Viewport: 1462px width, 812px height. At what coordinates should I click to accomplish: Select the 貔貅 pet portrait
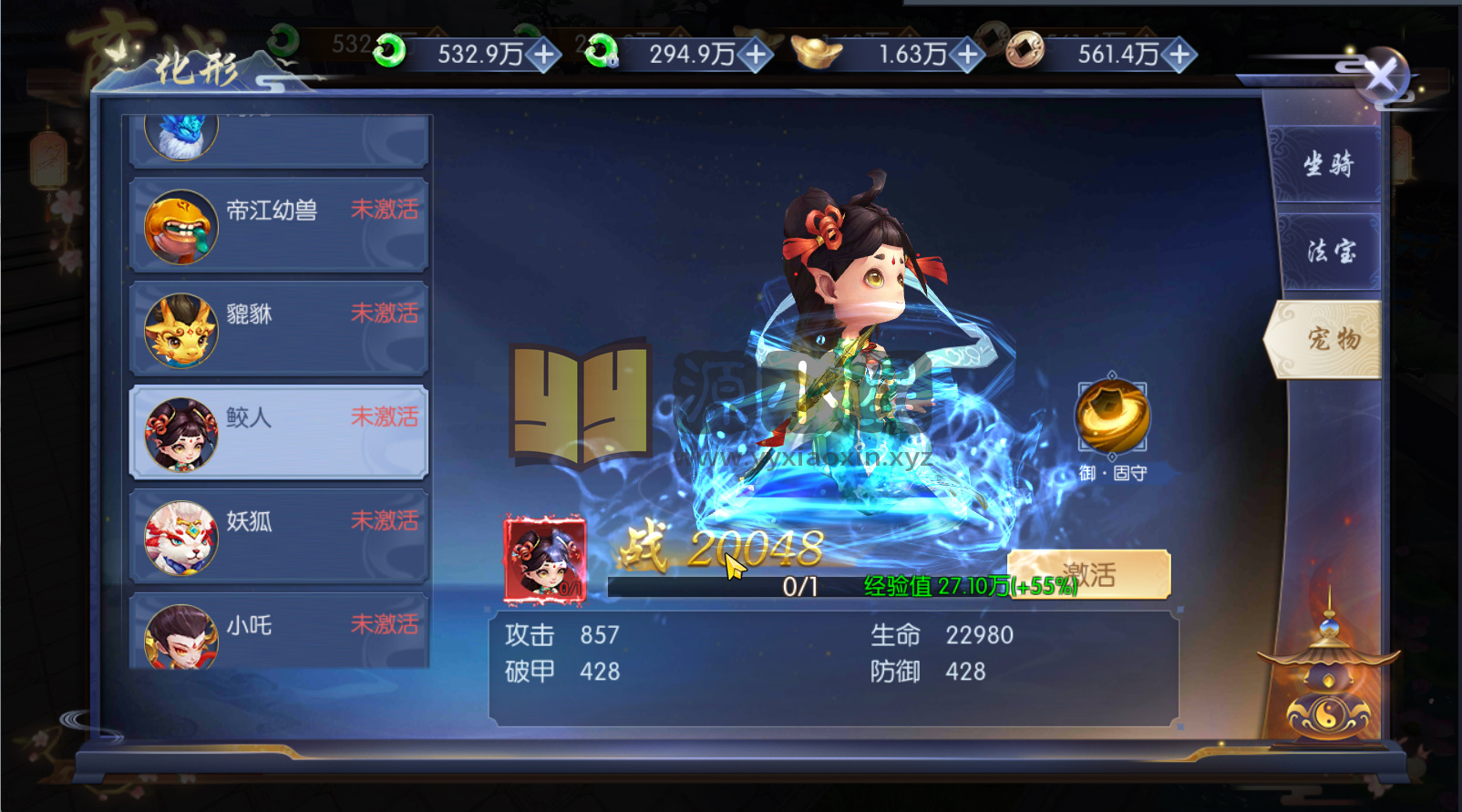[180, 329]
